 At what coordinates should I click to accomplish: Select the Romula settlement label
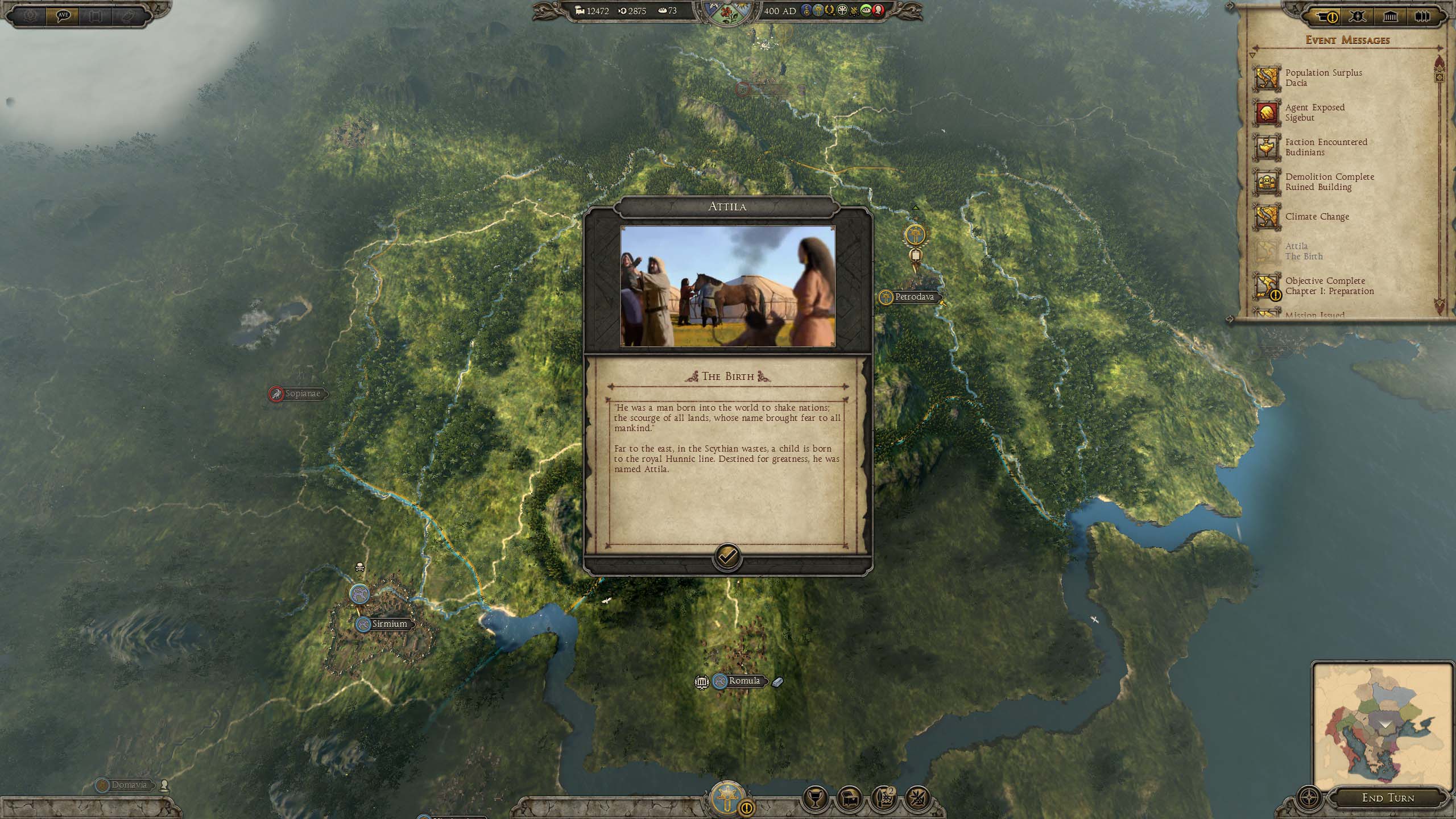[744, 681]
